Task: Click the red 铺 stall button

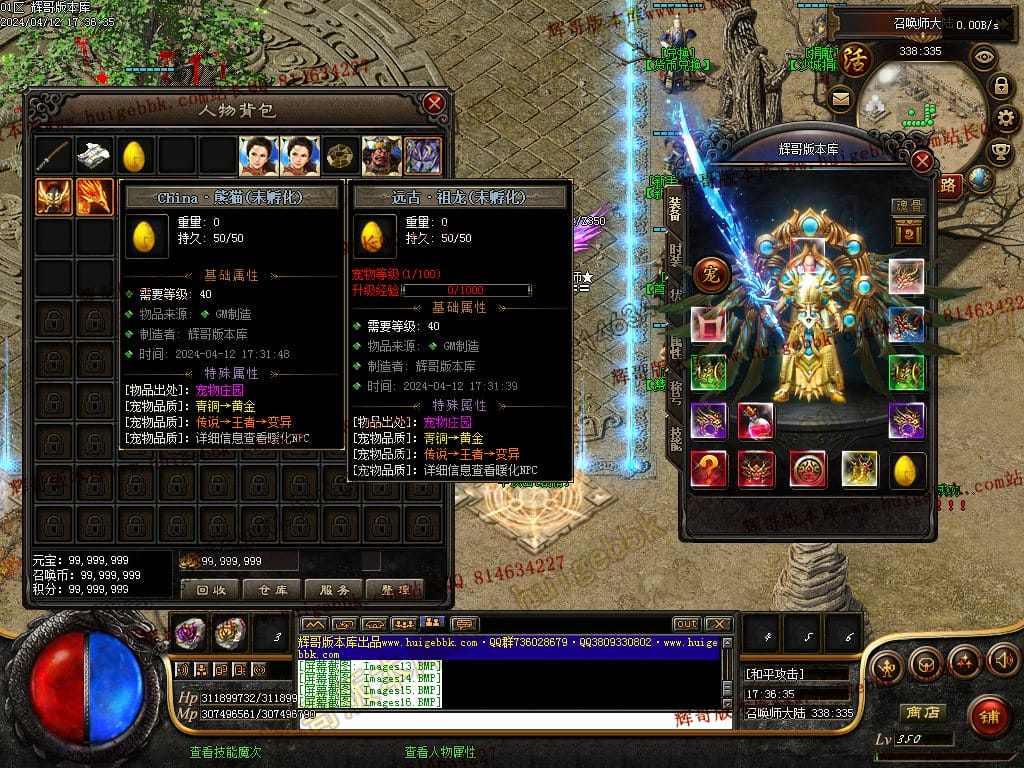Action: tap(989, 714)
